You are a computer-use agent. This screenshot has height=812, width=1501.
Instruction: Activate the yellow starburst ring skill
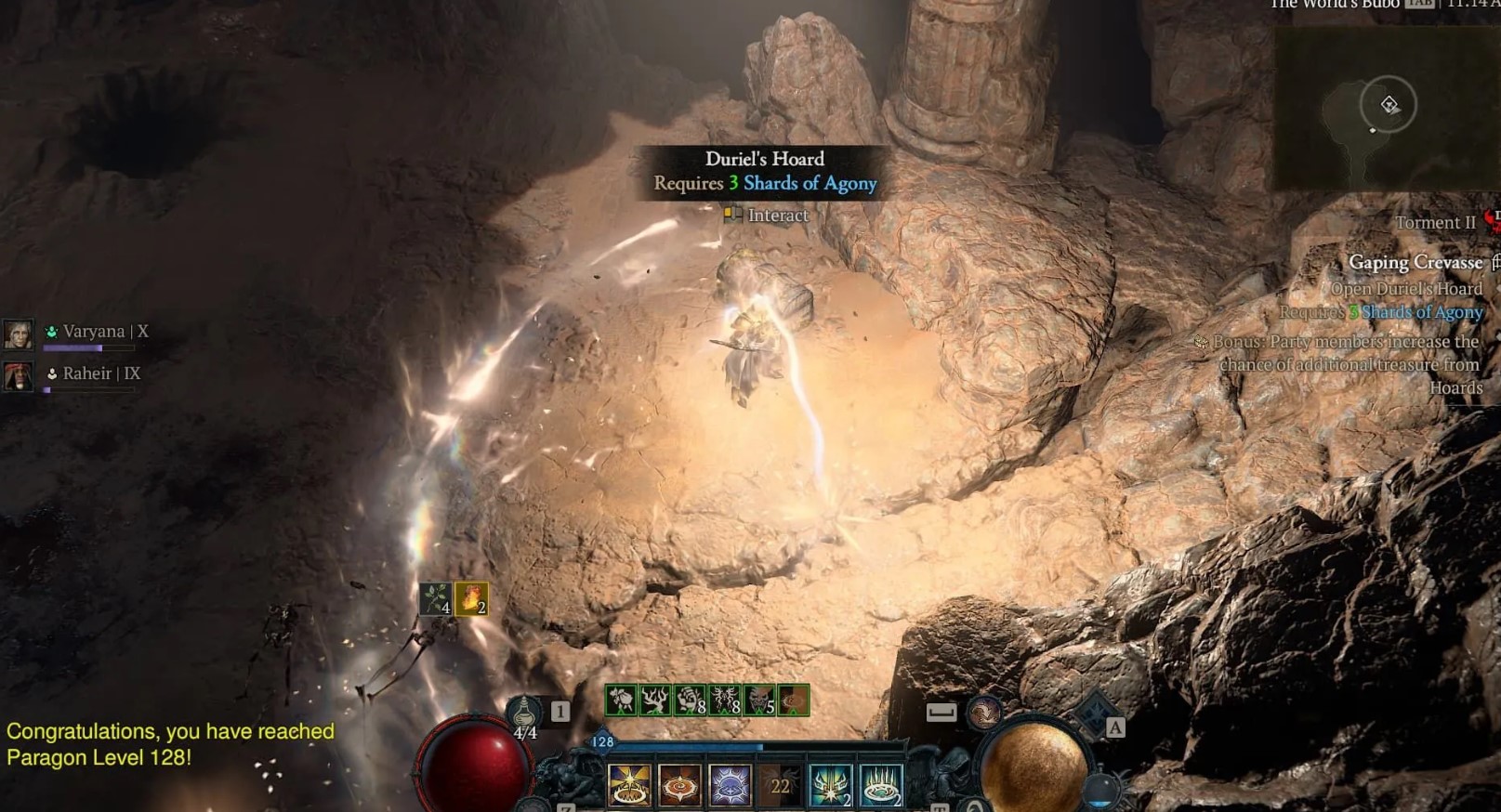pyautogui.click(x=629, y=785)
